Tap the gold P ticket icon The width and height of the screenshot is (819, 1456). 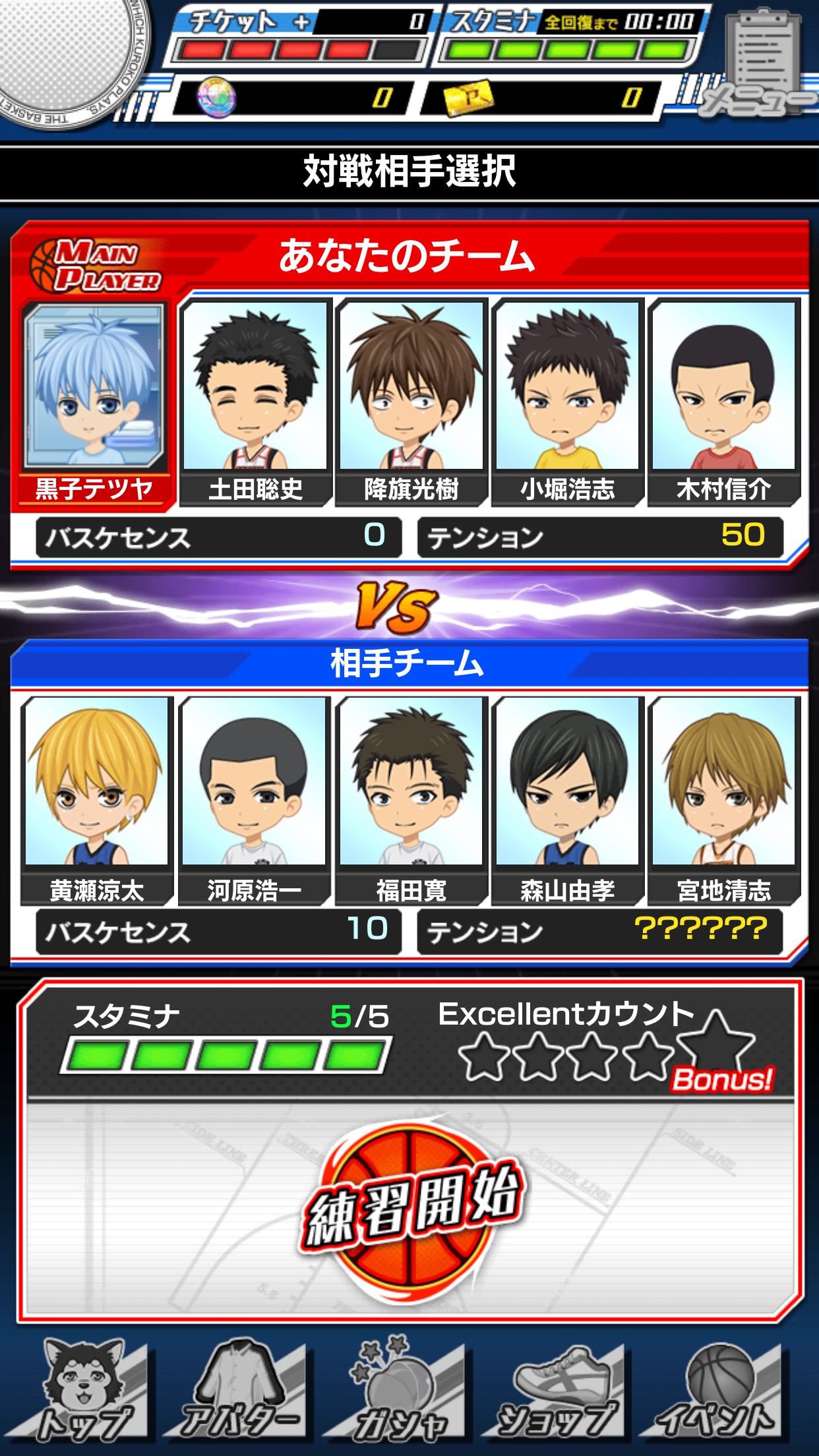click(x=469, y=98)
